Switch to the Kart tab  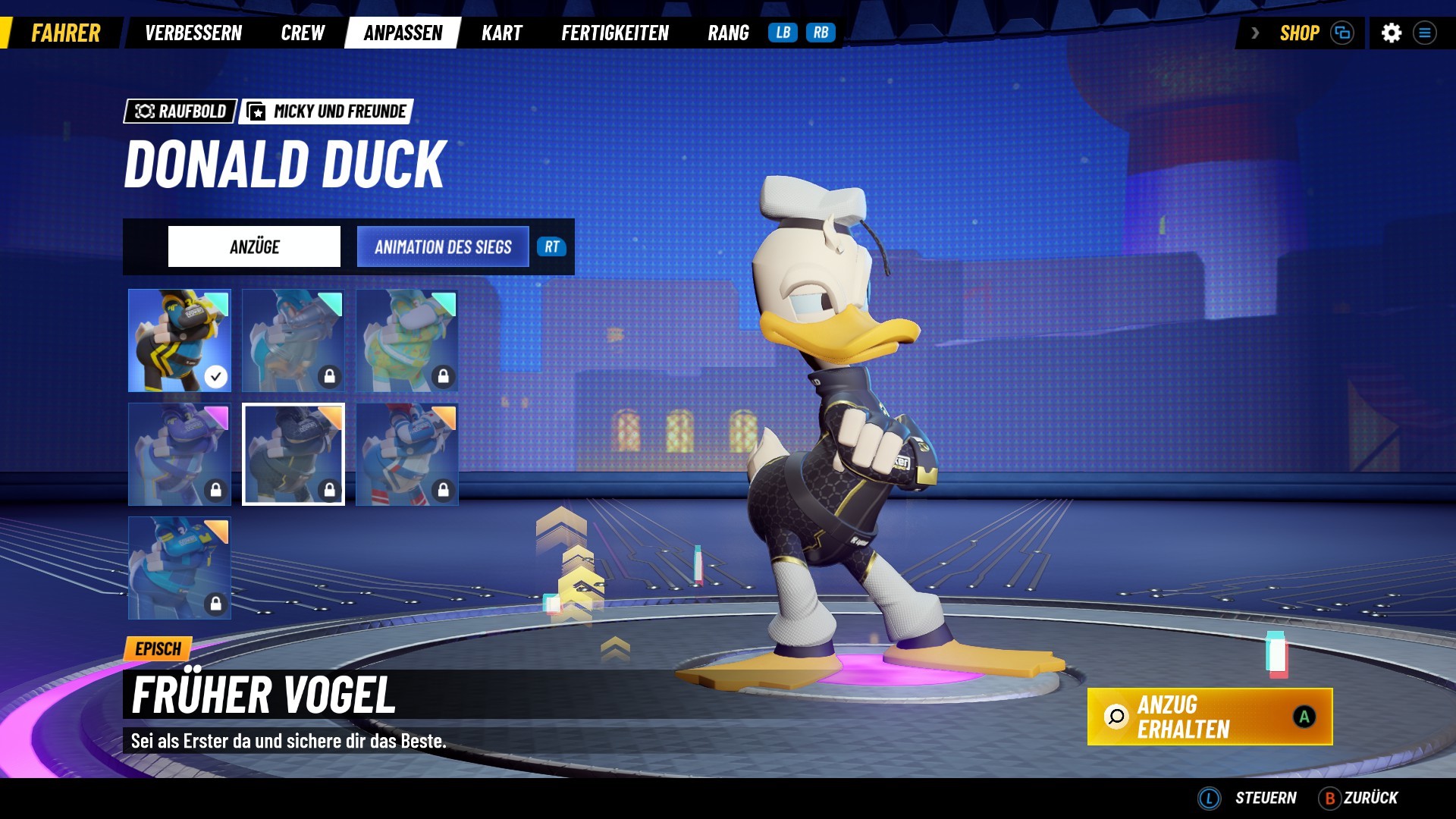coord(501,33)
